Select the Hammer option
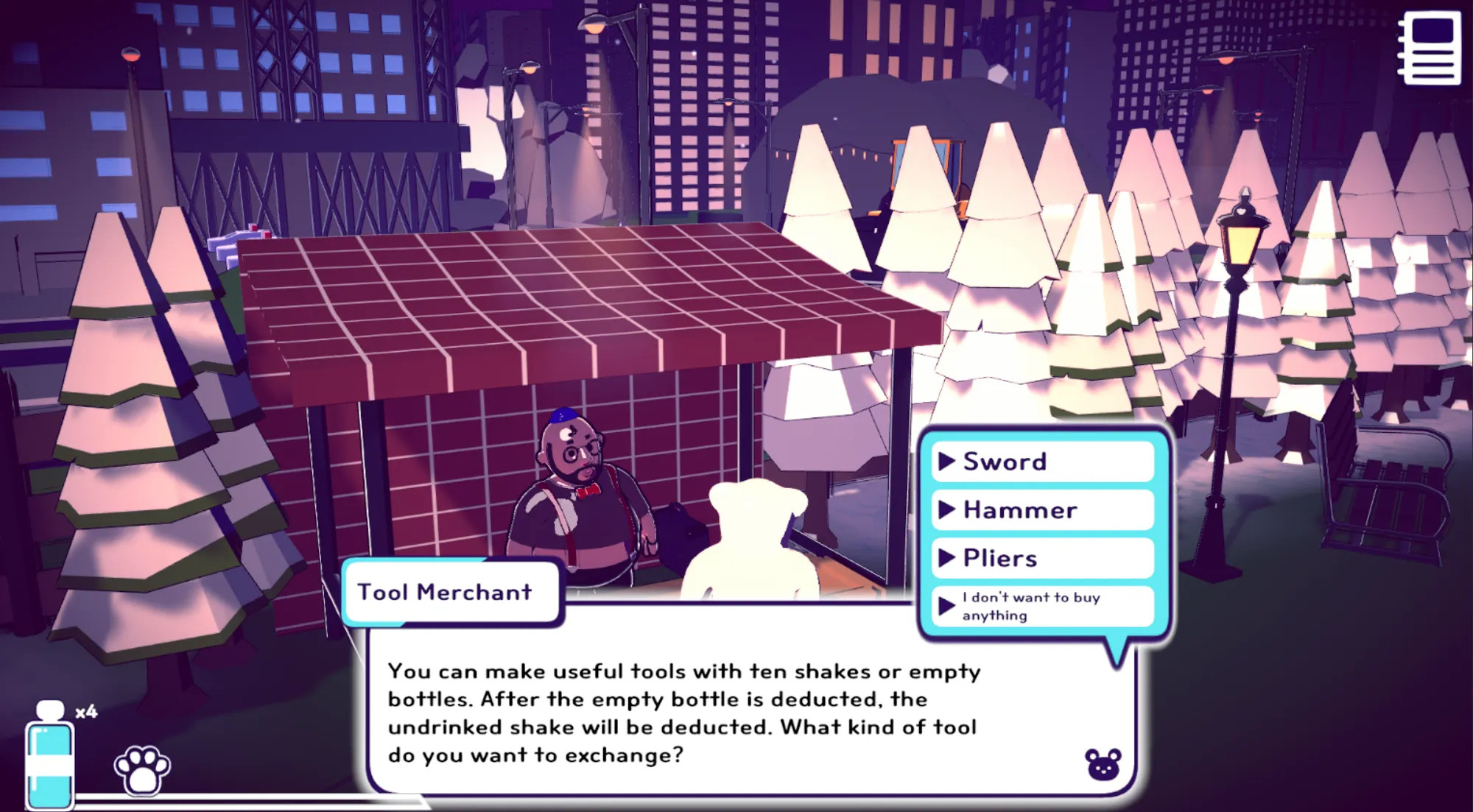The image size is (1473, 812). tap(1041, 509)
